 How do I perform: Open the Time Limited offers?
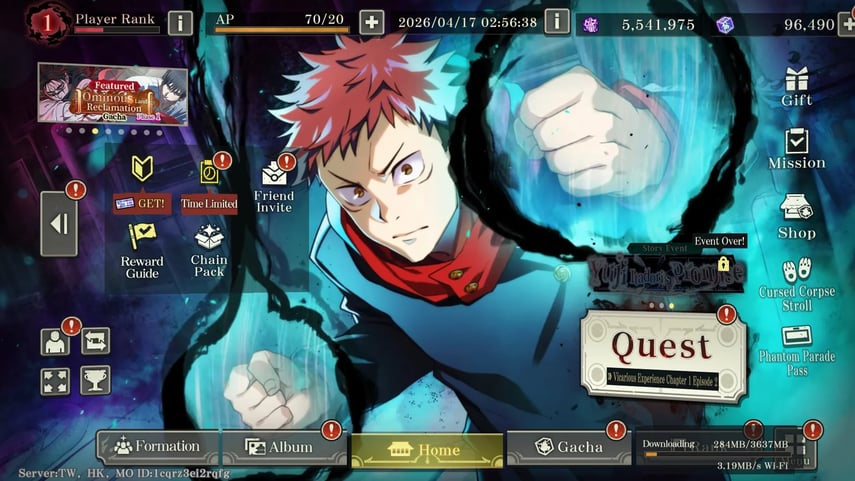209,186
